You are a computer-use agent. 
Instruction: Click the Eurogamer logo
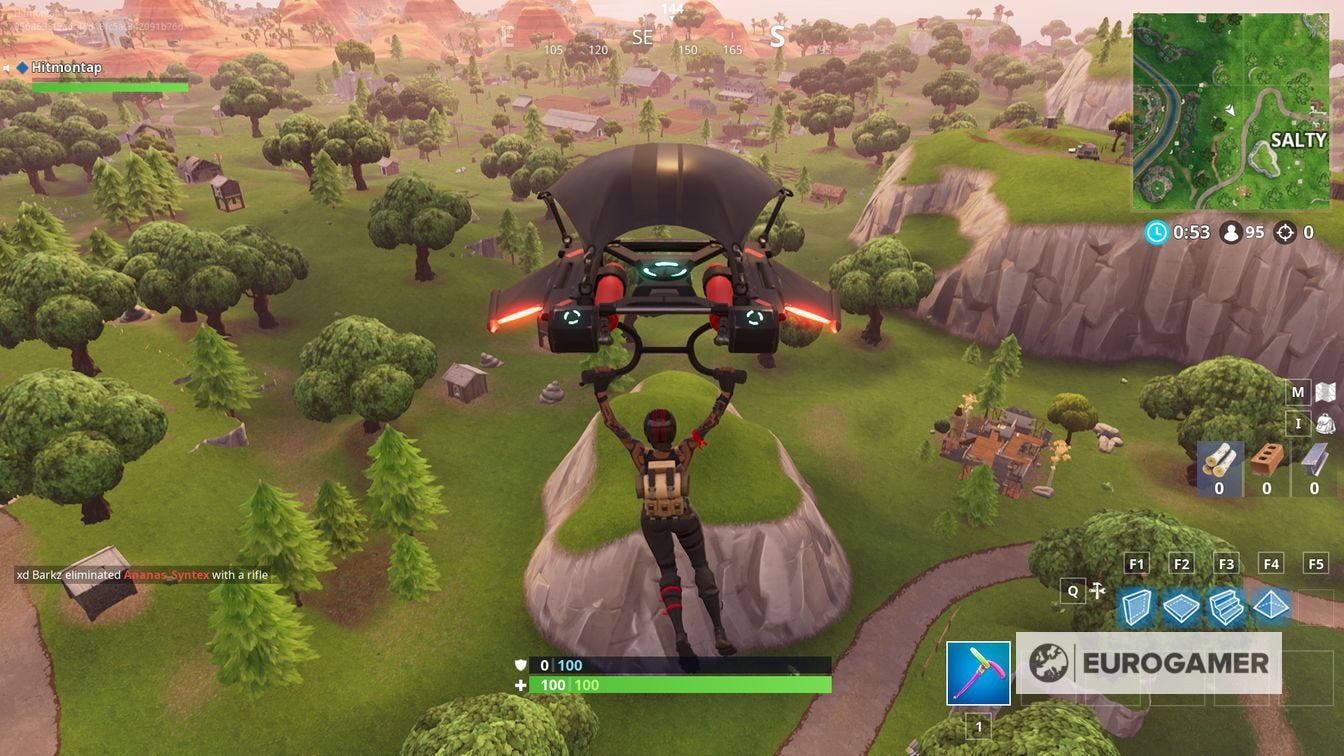[x=1150, y=660]
